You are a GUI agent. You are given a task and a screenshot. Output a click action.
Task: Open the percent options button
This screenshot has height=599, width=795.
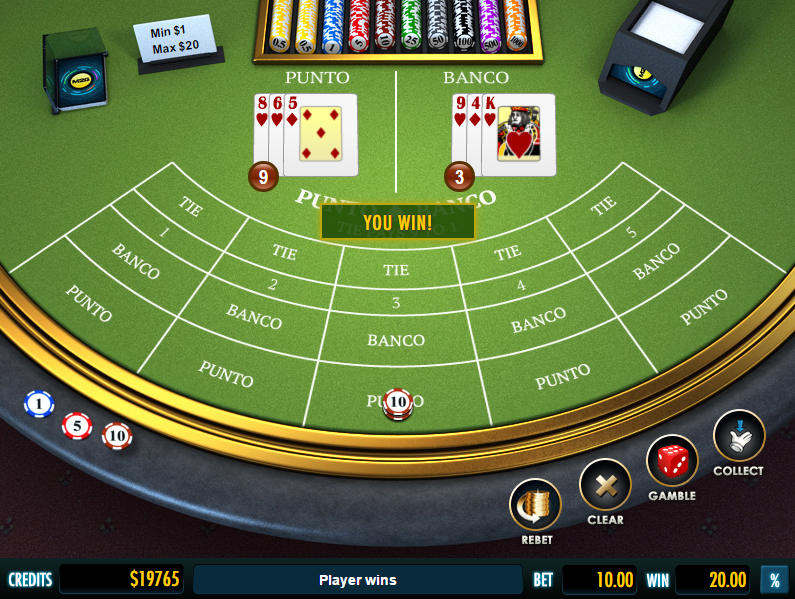[x=773, y=579]
